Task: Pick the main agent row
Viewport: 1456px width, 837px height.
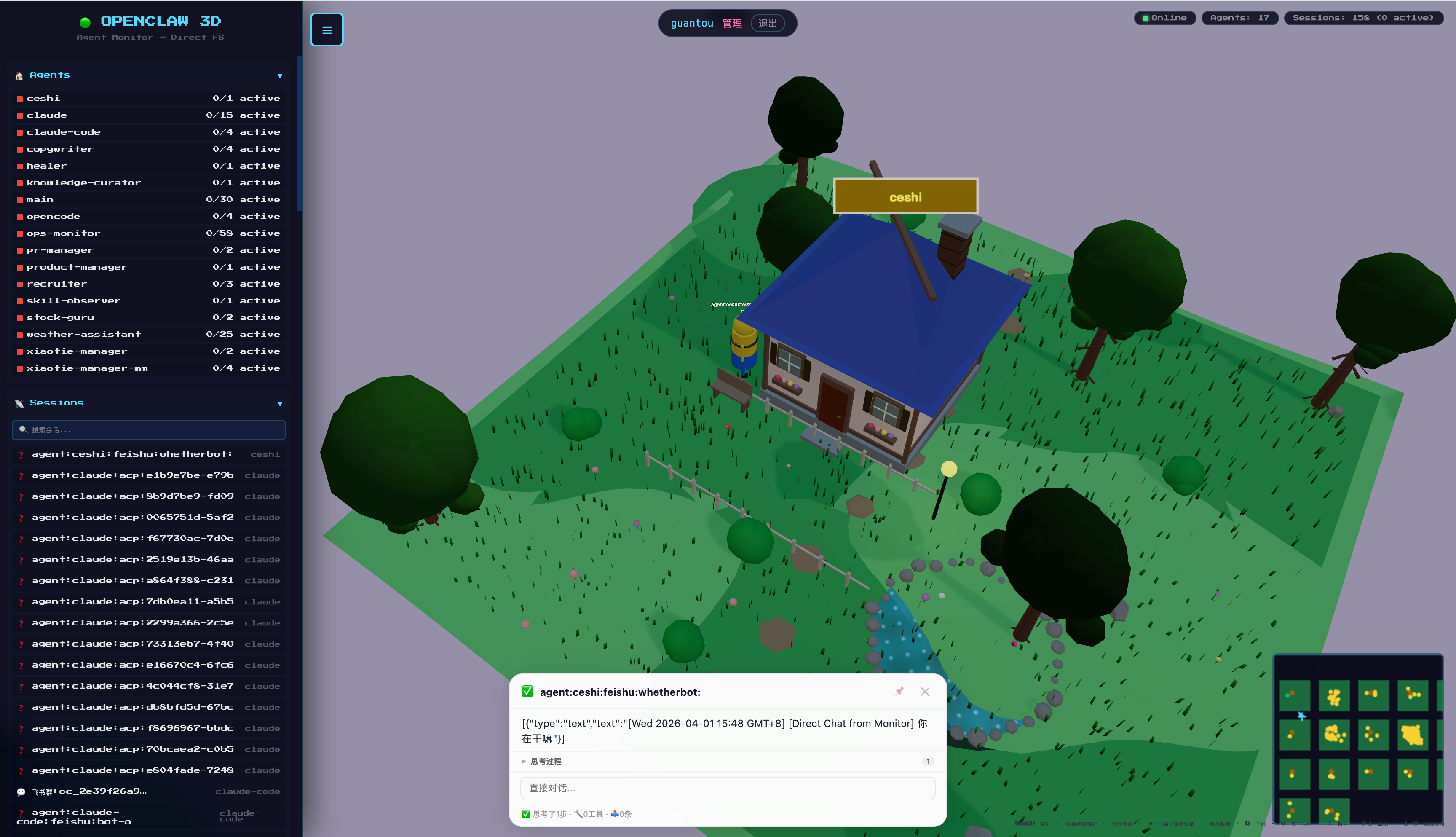Action: coord(148,199)
